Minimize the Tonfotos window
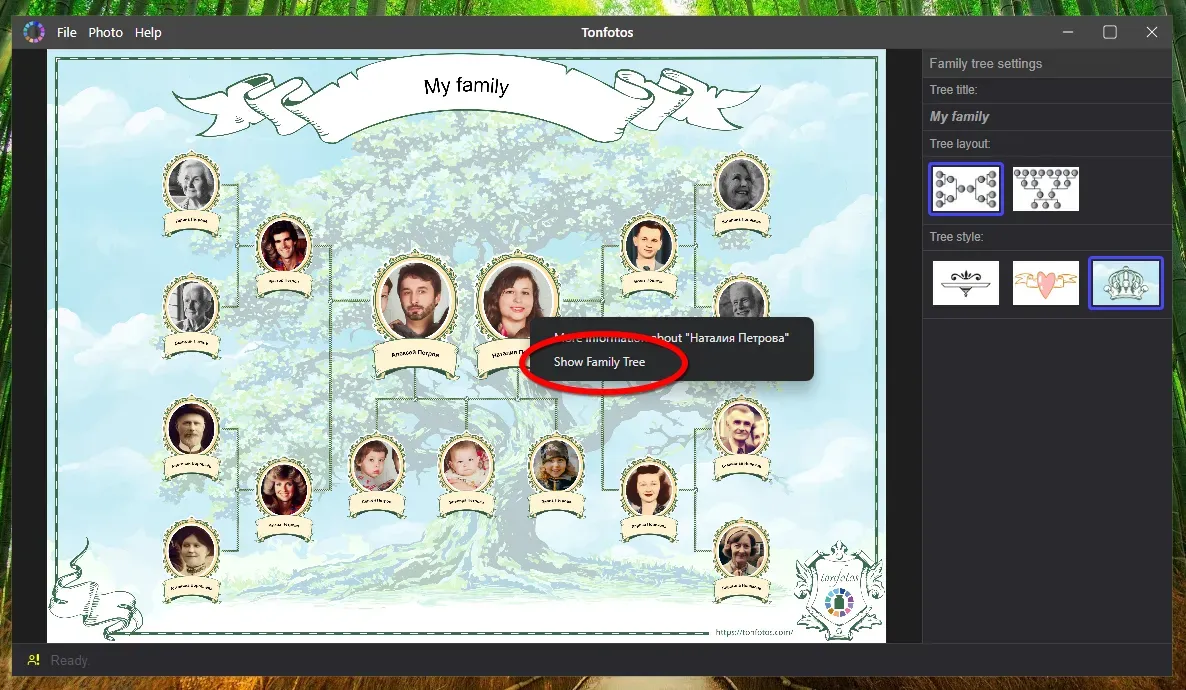Screen dimensions: 1186x690 1069,33
